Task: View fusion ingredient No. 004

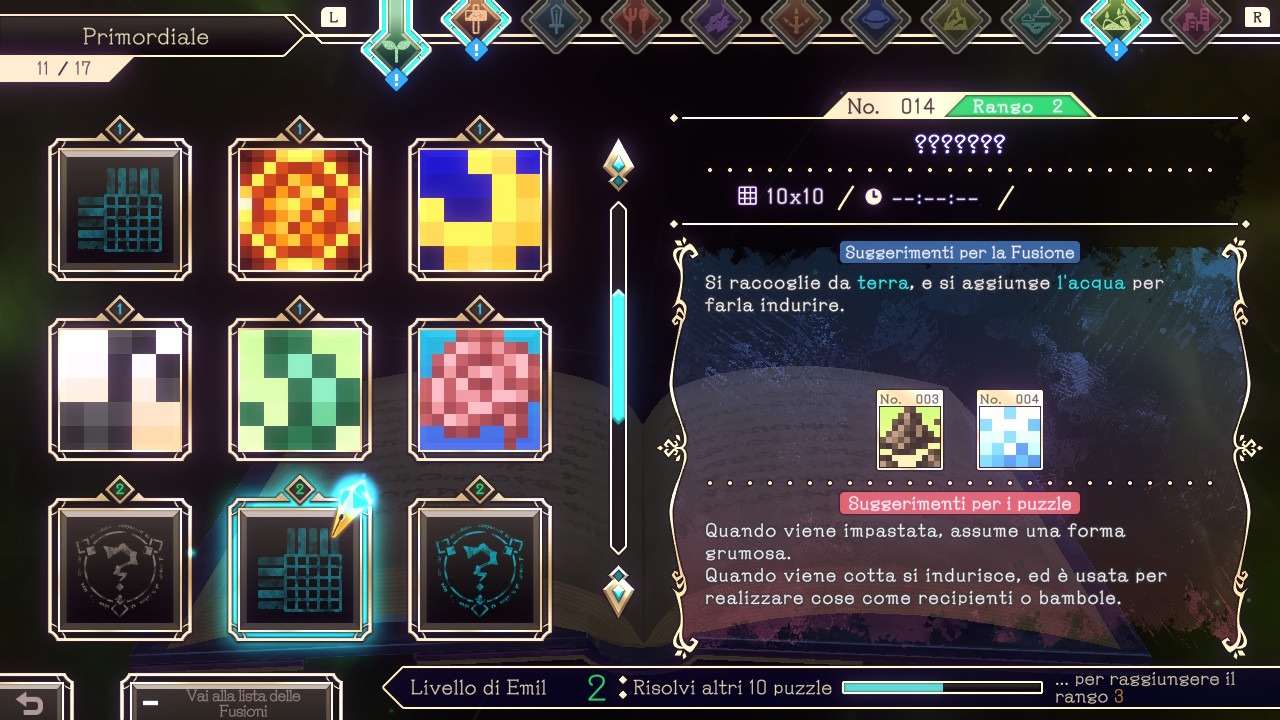Action: click(x=1010, y=430)
